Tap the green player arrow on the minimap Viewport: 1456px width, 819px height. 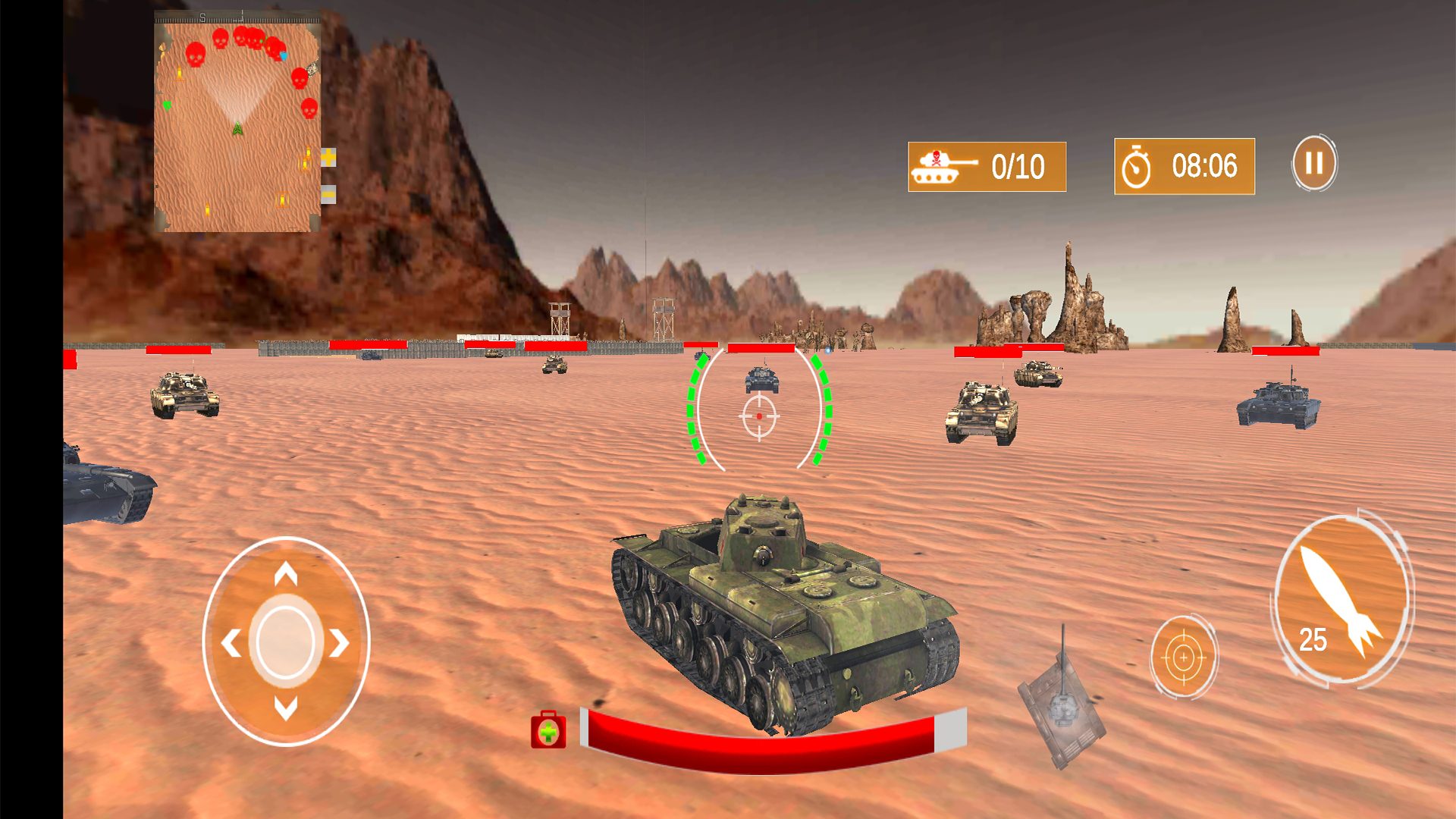[237, 129]
